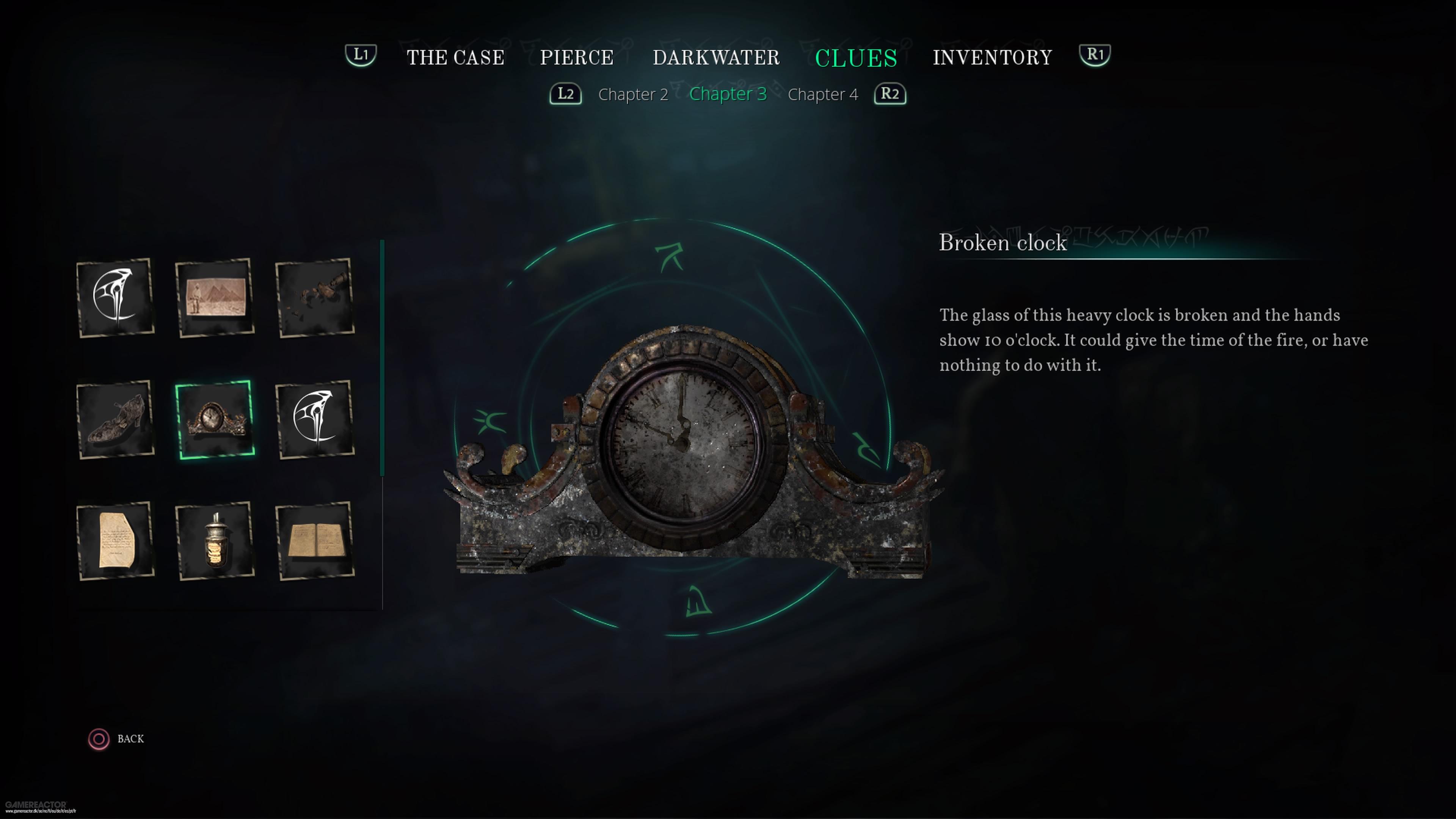Switch to the PIERCE tab
1456x819 pixels.
(x=576, y=57)
